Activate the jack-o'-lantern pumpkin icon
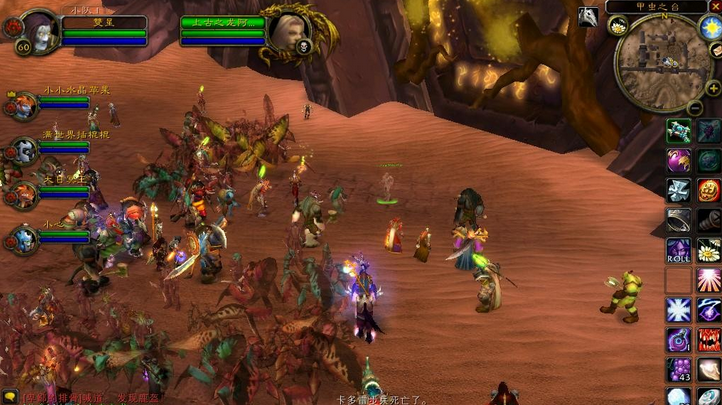722x405 pixels. coord(709,190)
